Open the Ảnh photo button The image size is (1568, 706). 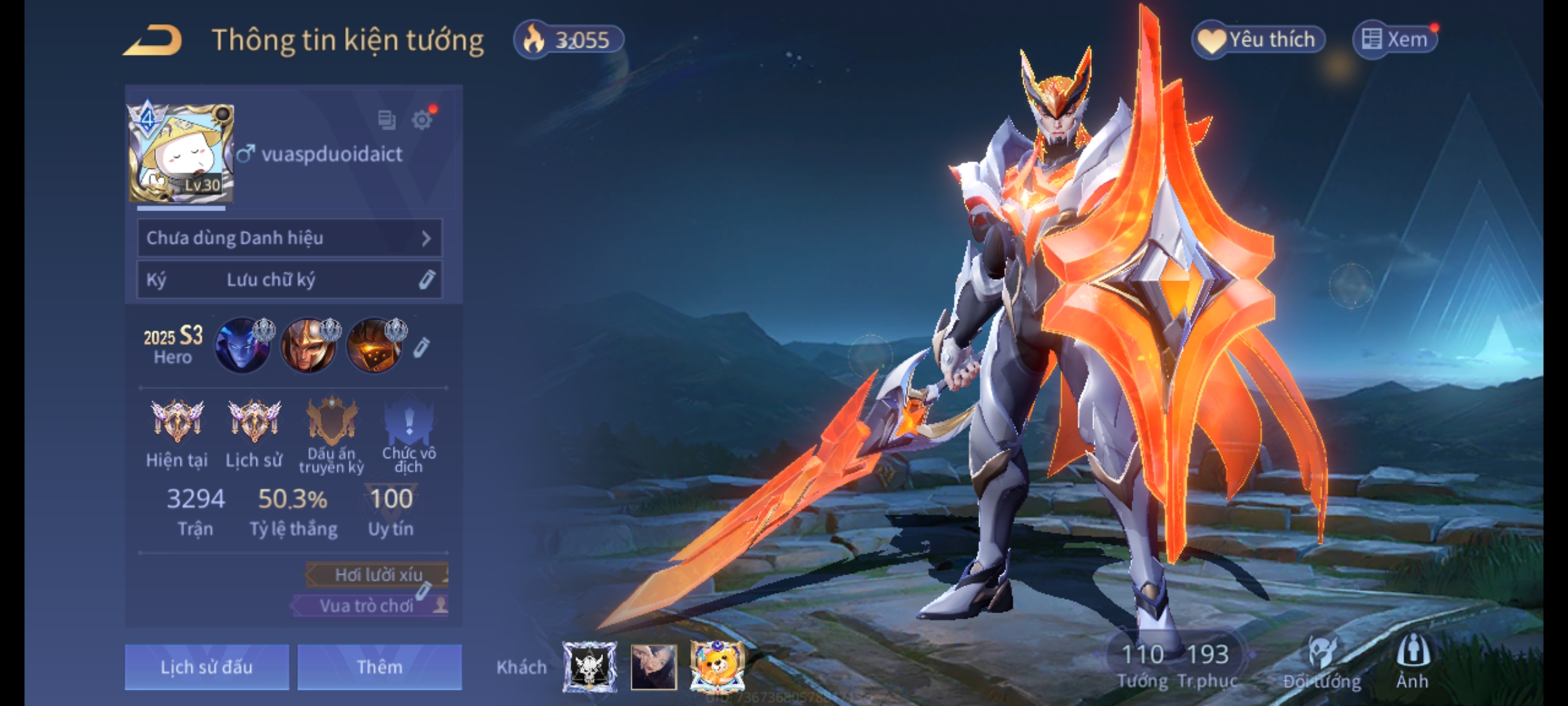(x=1412, y=662)
